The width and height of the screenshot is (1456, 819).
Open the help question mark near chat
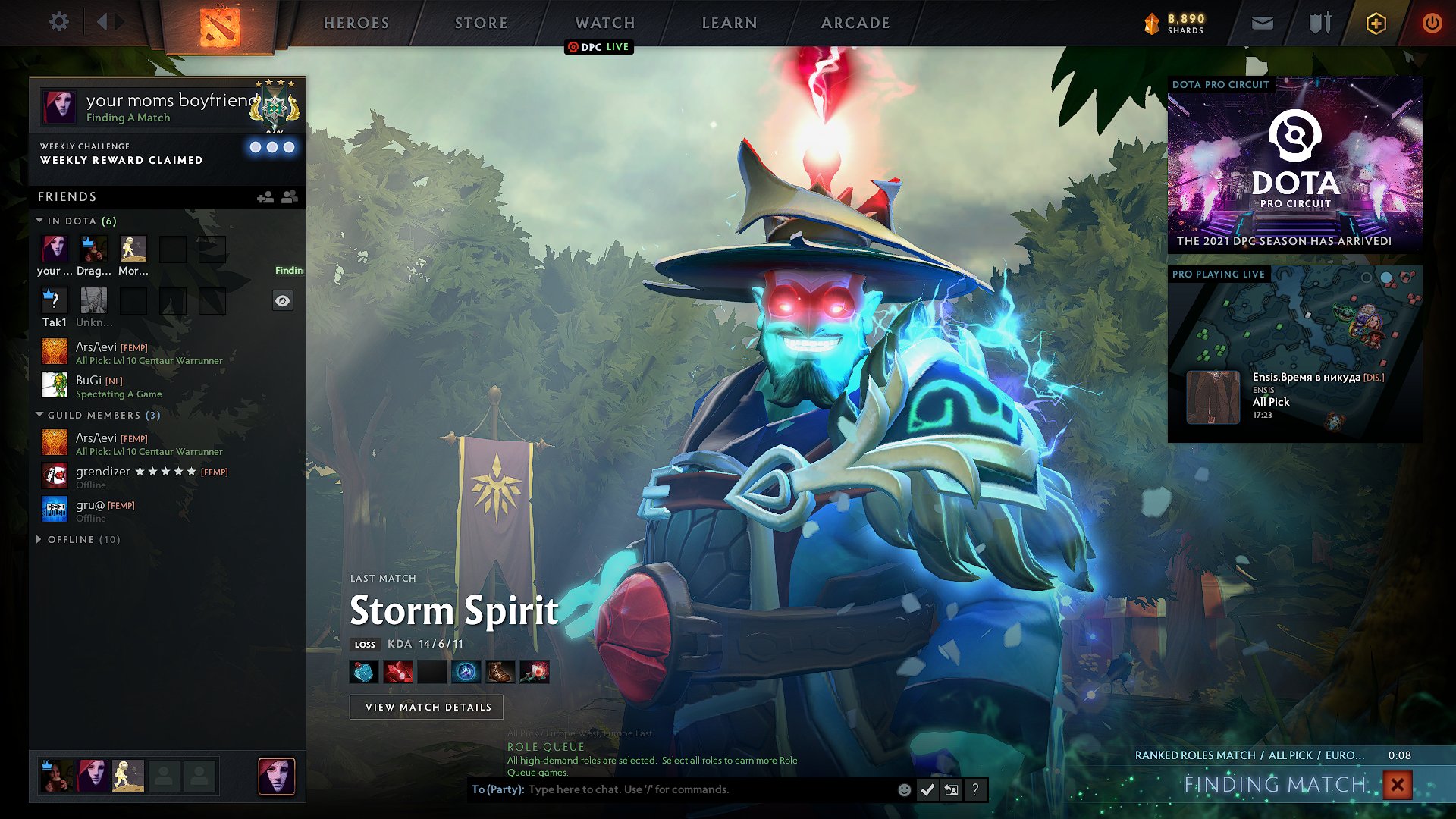click(975, 789)
